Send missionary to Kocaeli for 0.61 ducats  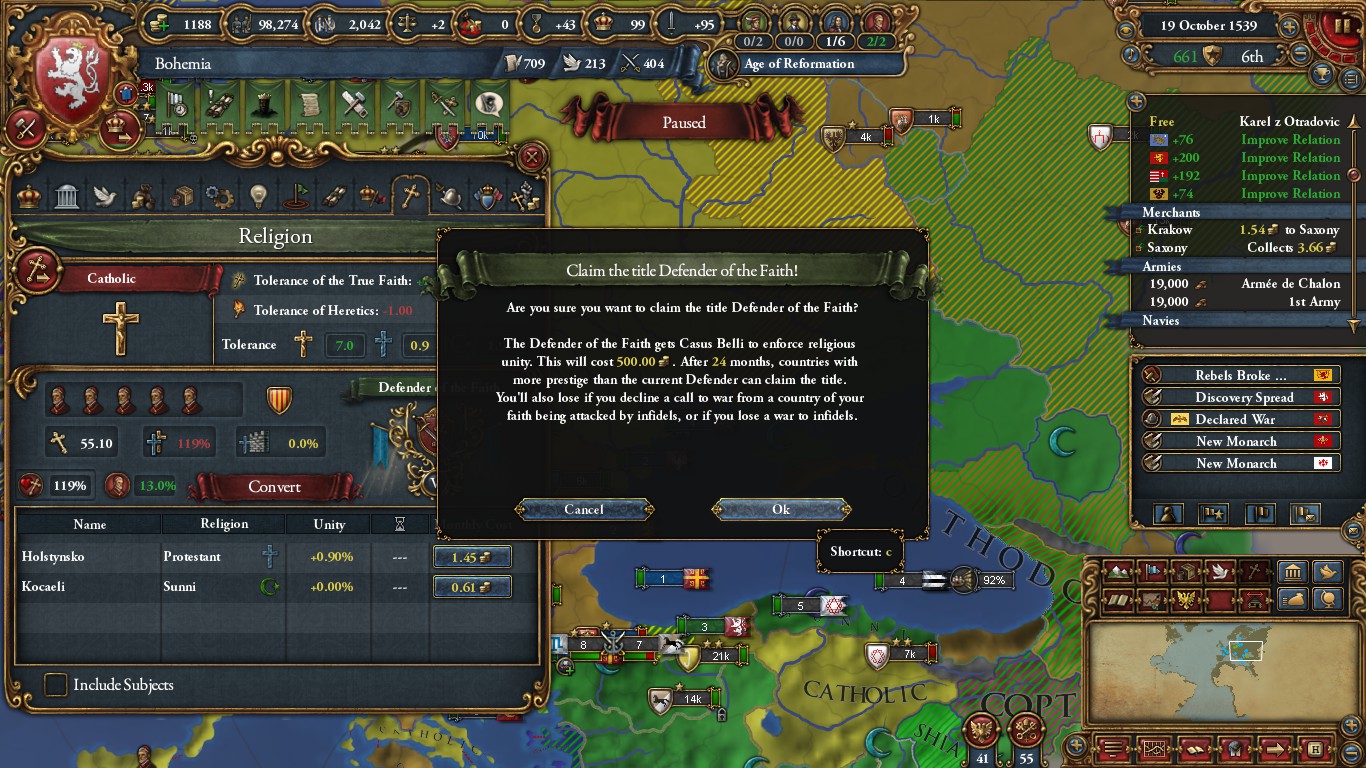(471, 587)
